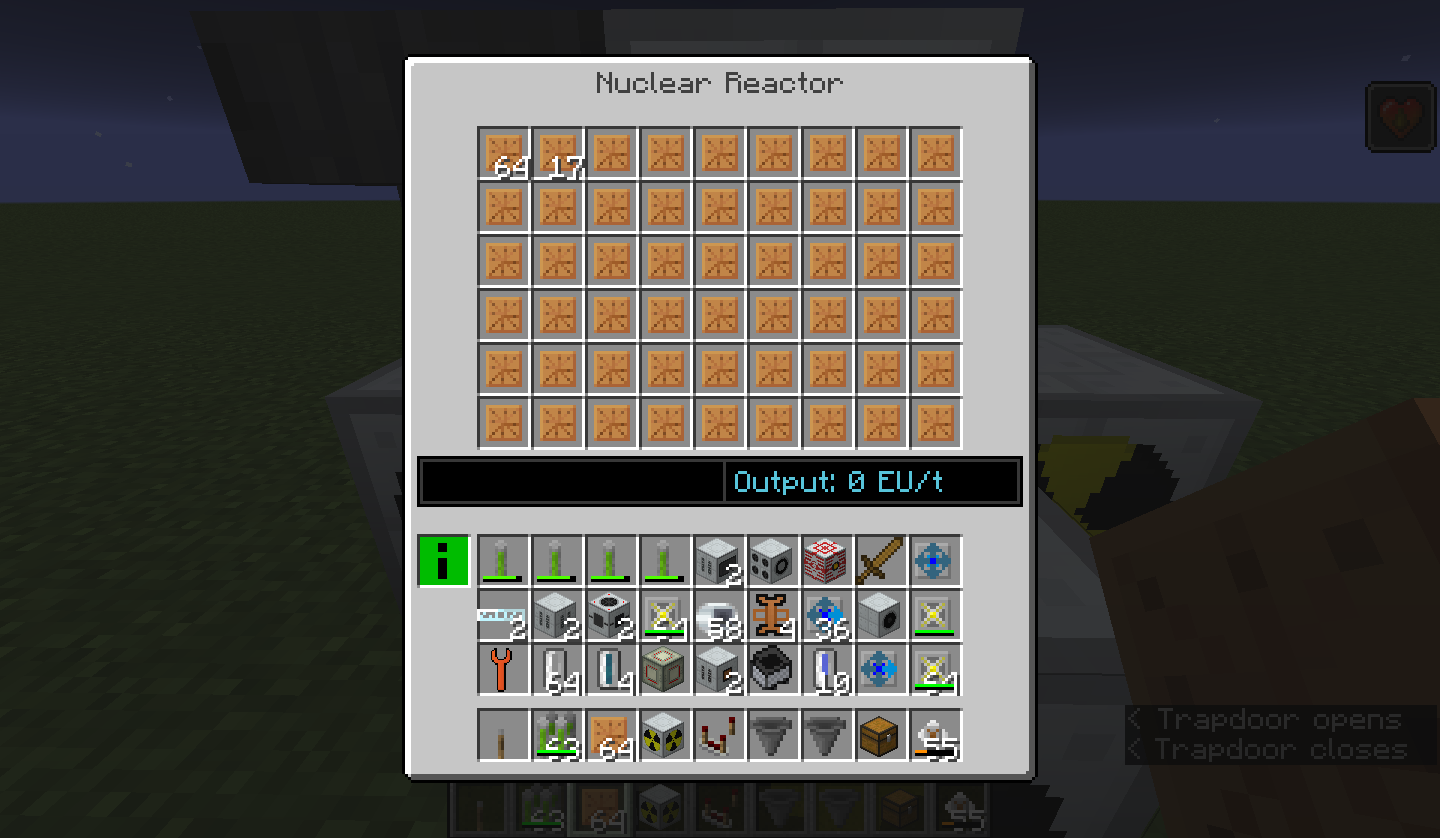Take the reactor plating stack of 64
This screenshot has height=838, width=1440.
pos(503,153)
